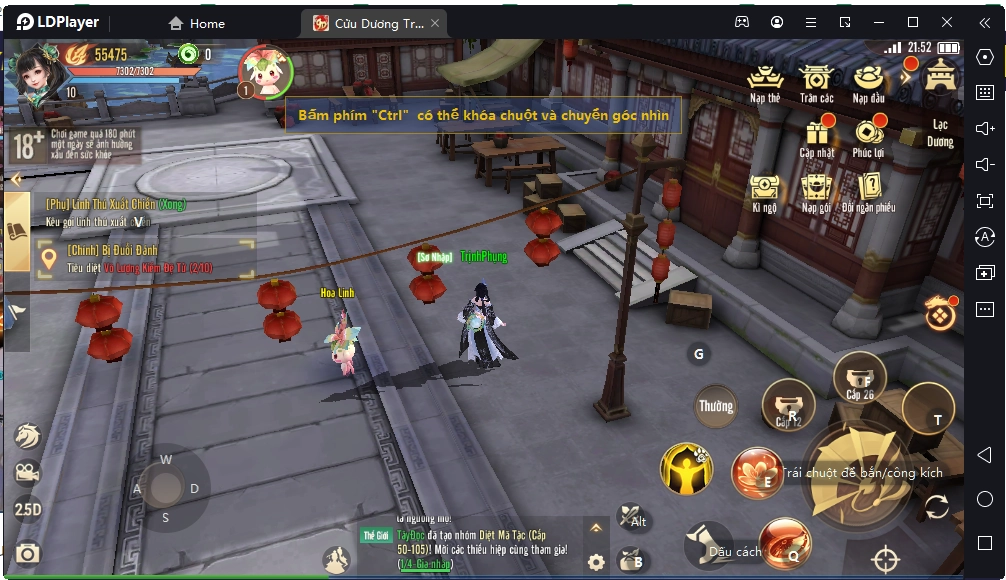
Task: Open the Nạp thẻ recharge menu
Action: click(x=765, y=80)
